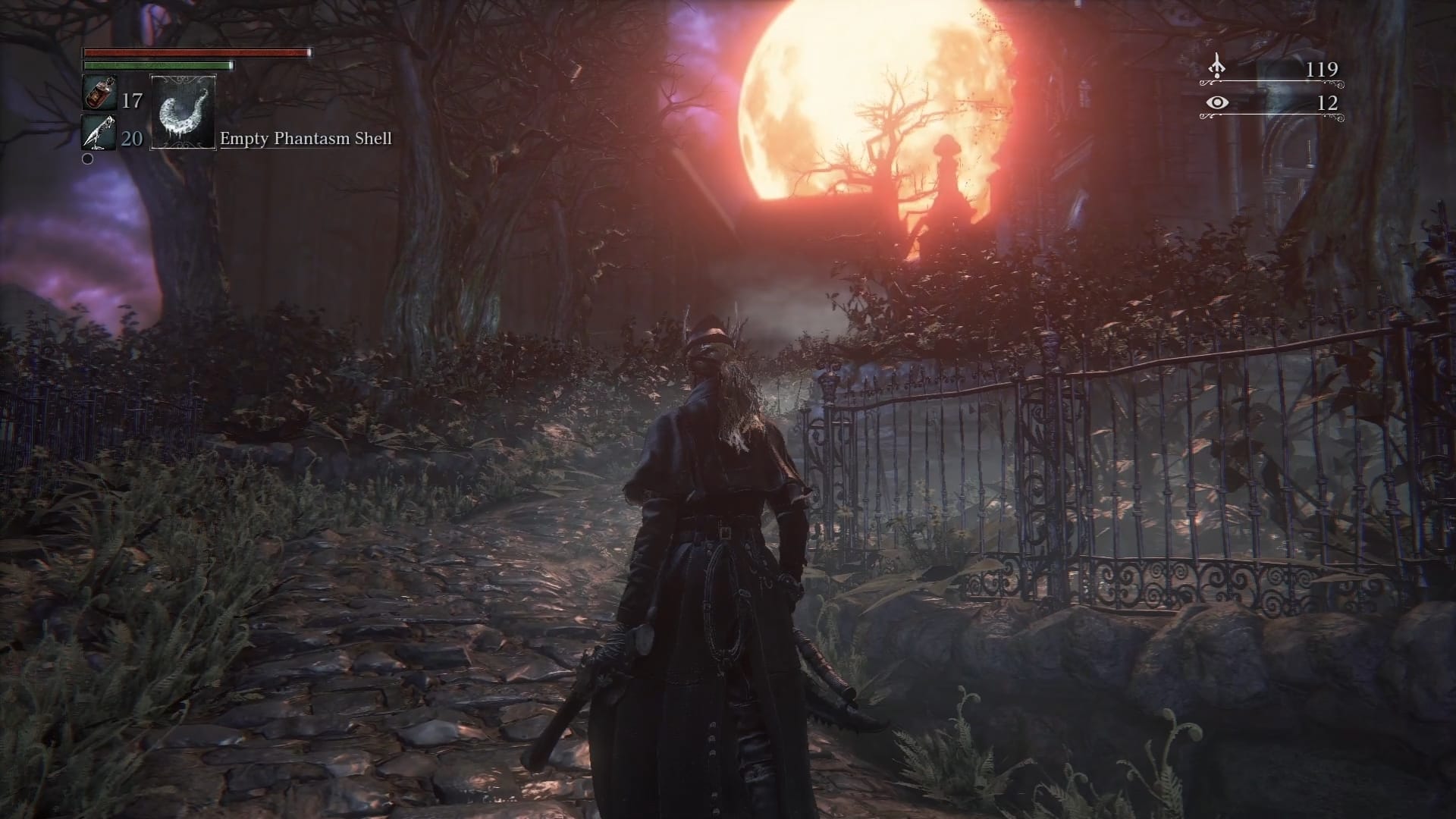Screen dimensions: 1456x819
Task: Use the Empty Phantasm Shell quick item
Action: click(183, 112)
